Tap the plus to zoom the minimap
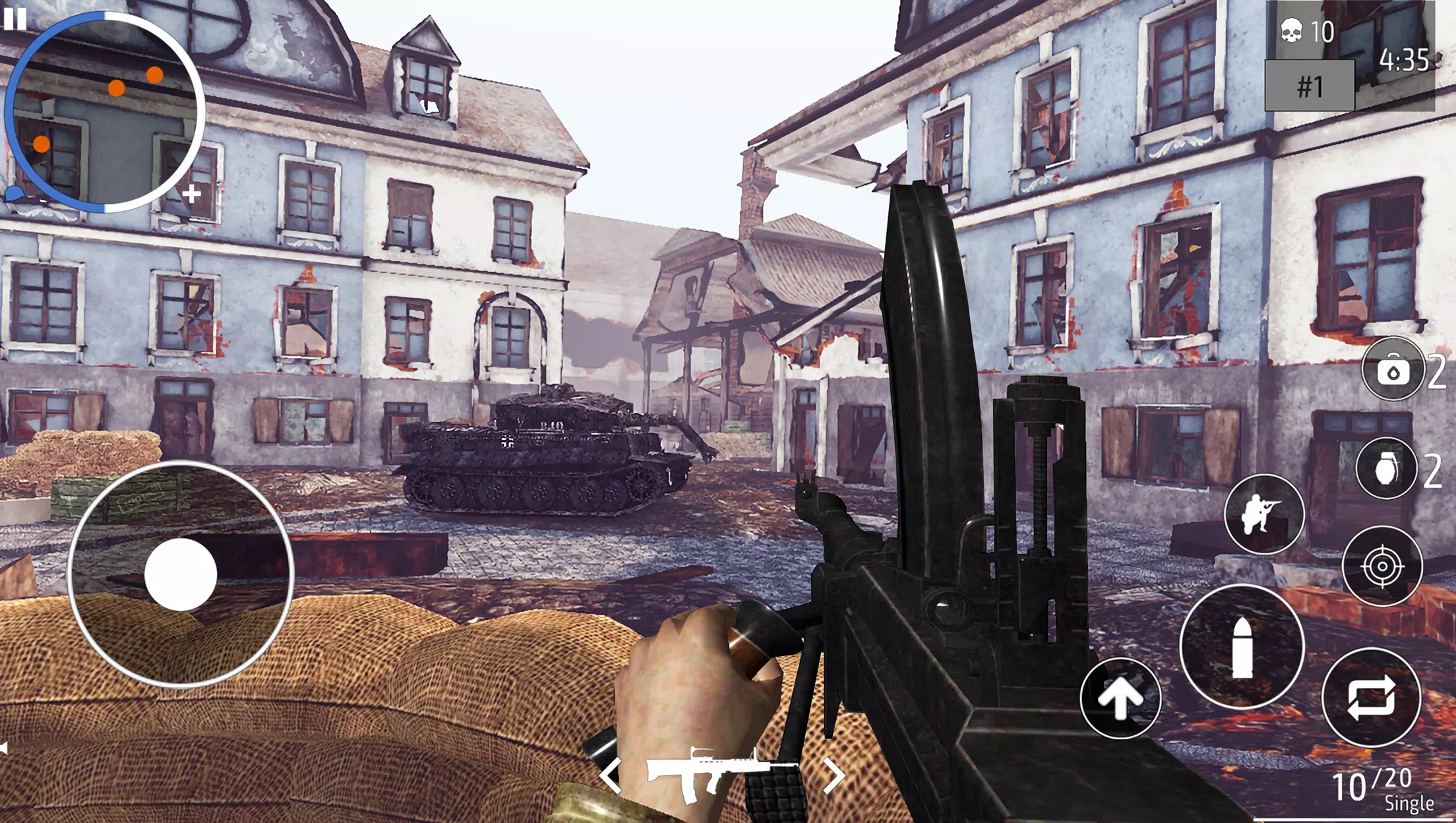The height and width of the screenshot is (823, 1456). (x=191, y=195)
